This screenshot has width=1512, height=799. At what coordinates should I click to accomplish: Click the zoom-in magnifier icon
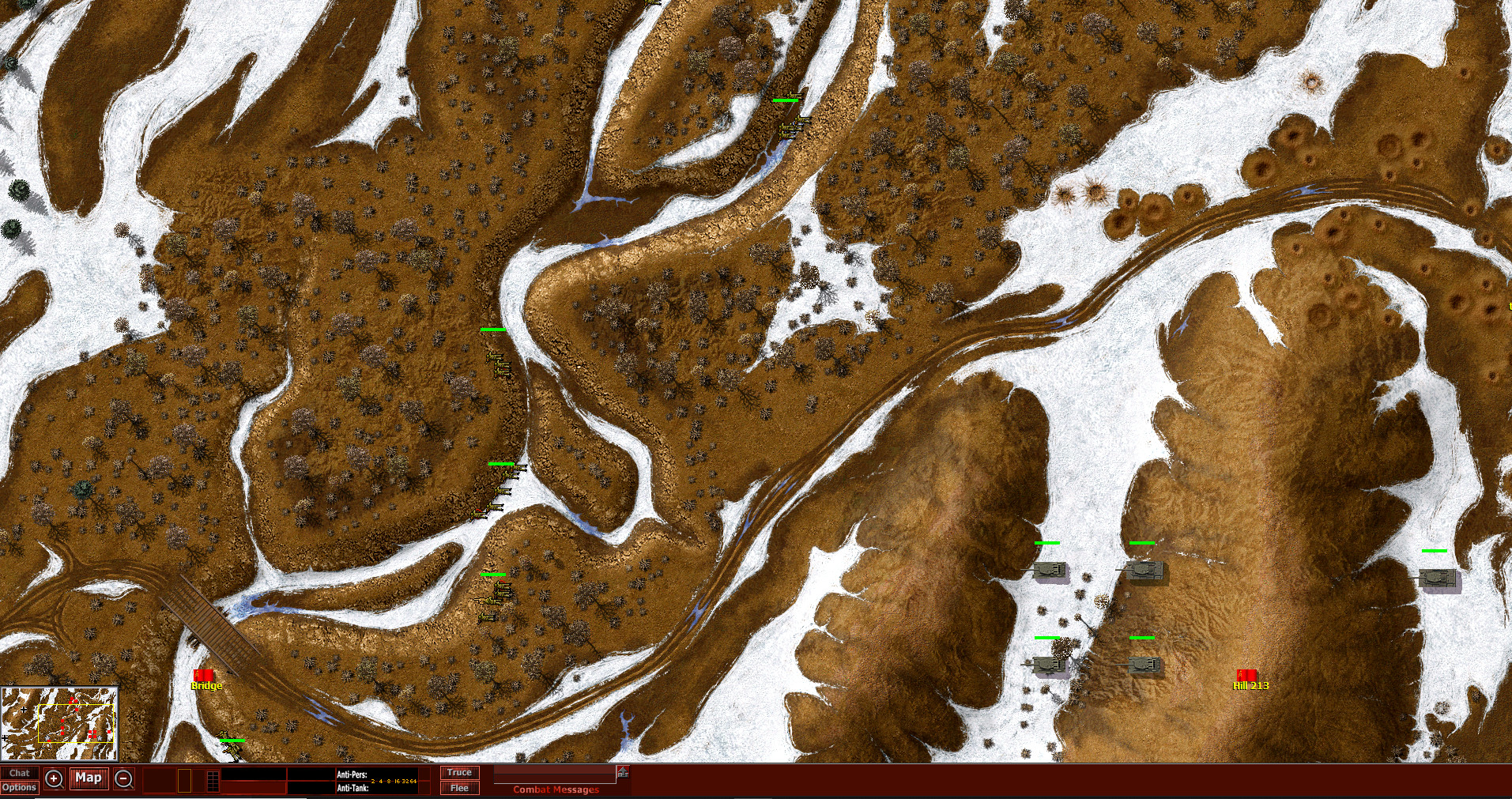click(x=53, y=778)
